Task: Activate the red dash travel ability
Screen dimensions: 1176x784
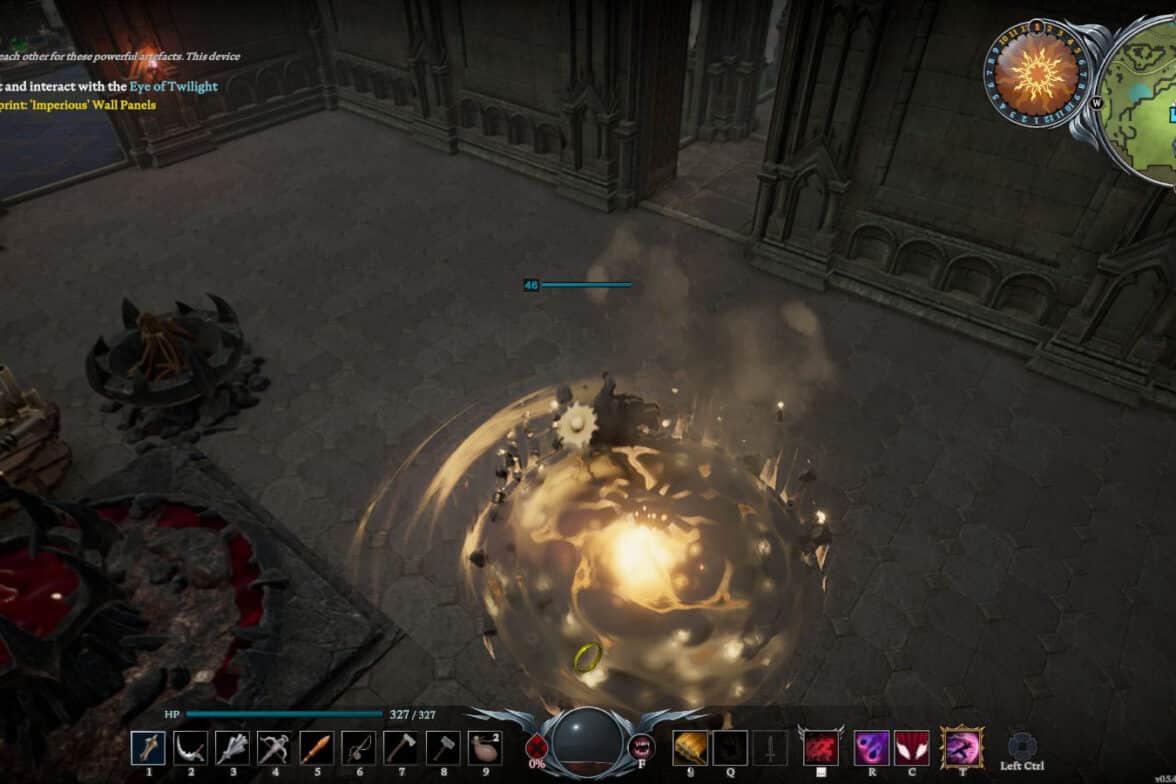Action: click(821, 747)
